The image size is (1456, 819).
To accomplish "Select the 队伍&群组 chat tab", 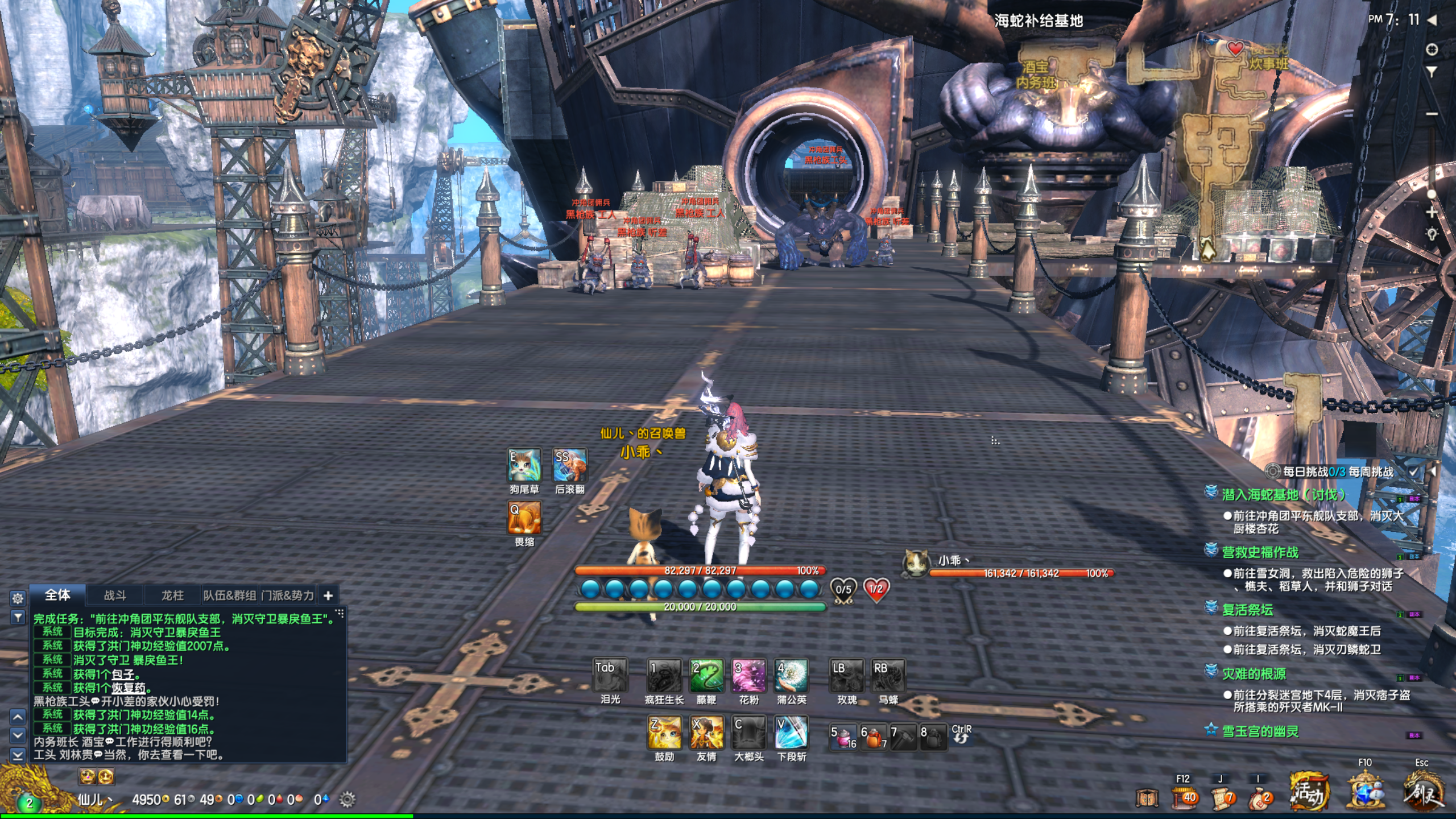I will pyautogui.click(x=230, y=595).
